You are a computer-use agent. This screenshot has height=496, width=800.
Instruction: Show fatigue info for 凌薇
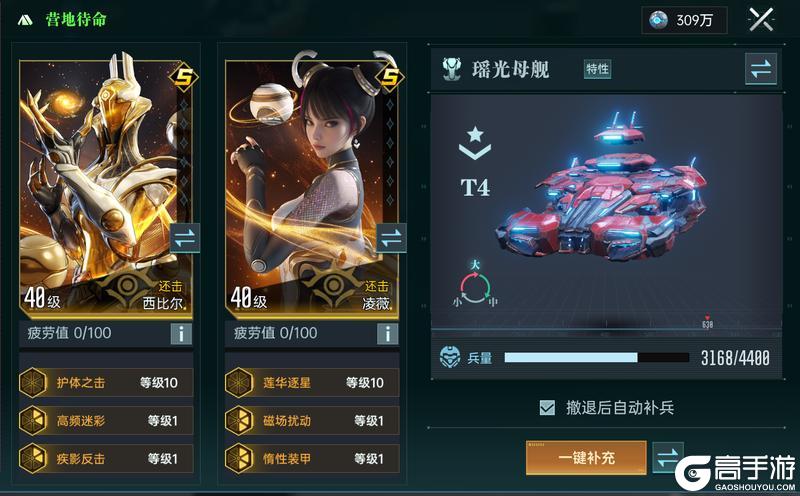(386, 334)
